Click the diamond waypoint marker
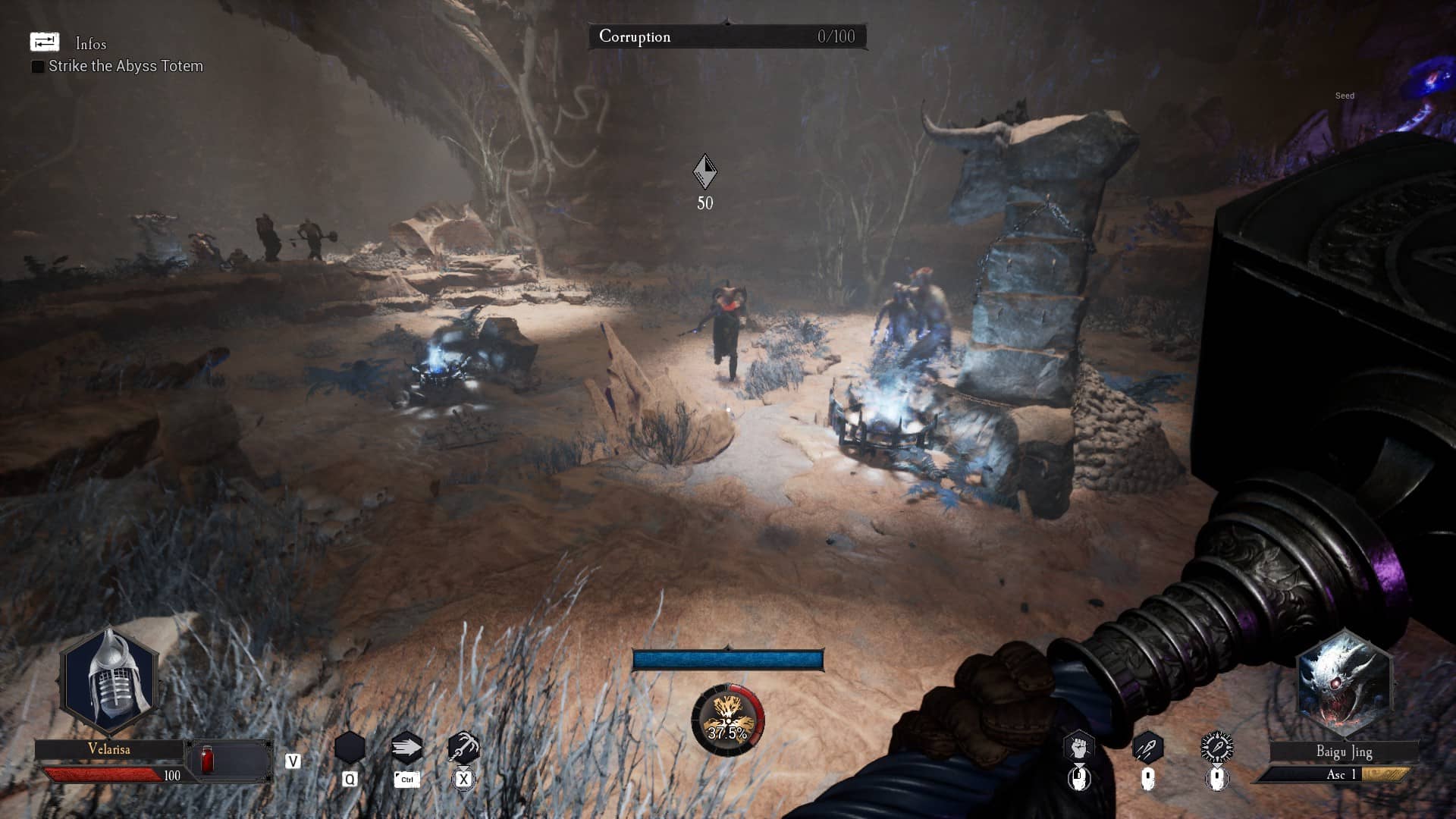The width and height of the screenshot is (1456, 819). click(x=704, y=171)
